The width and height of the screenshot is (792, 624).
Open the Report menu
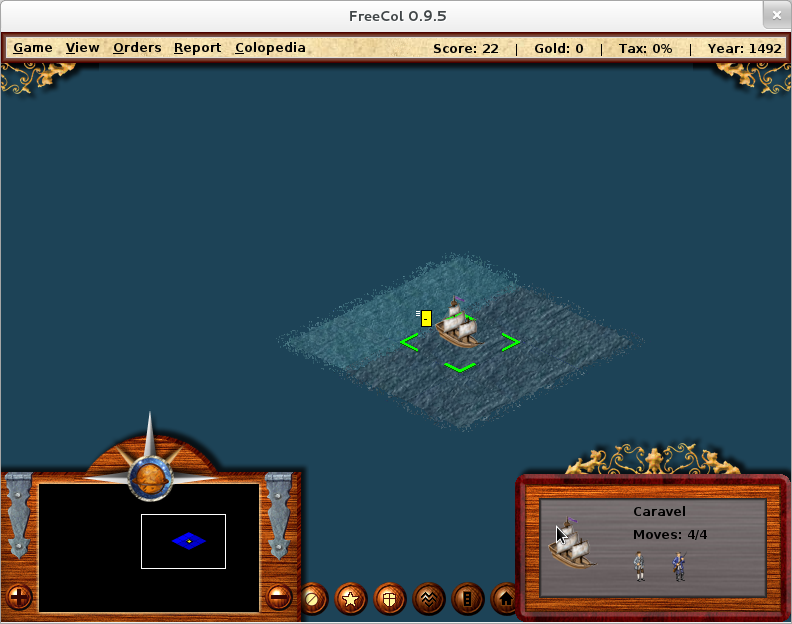[197, 48]
